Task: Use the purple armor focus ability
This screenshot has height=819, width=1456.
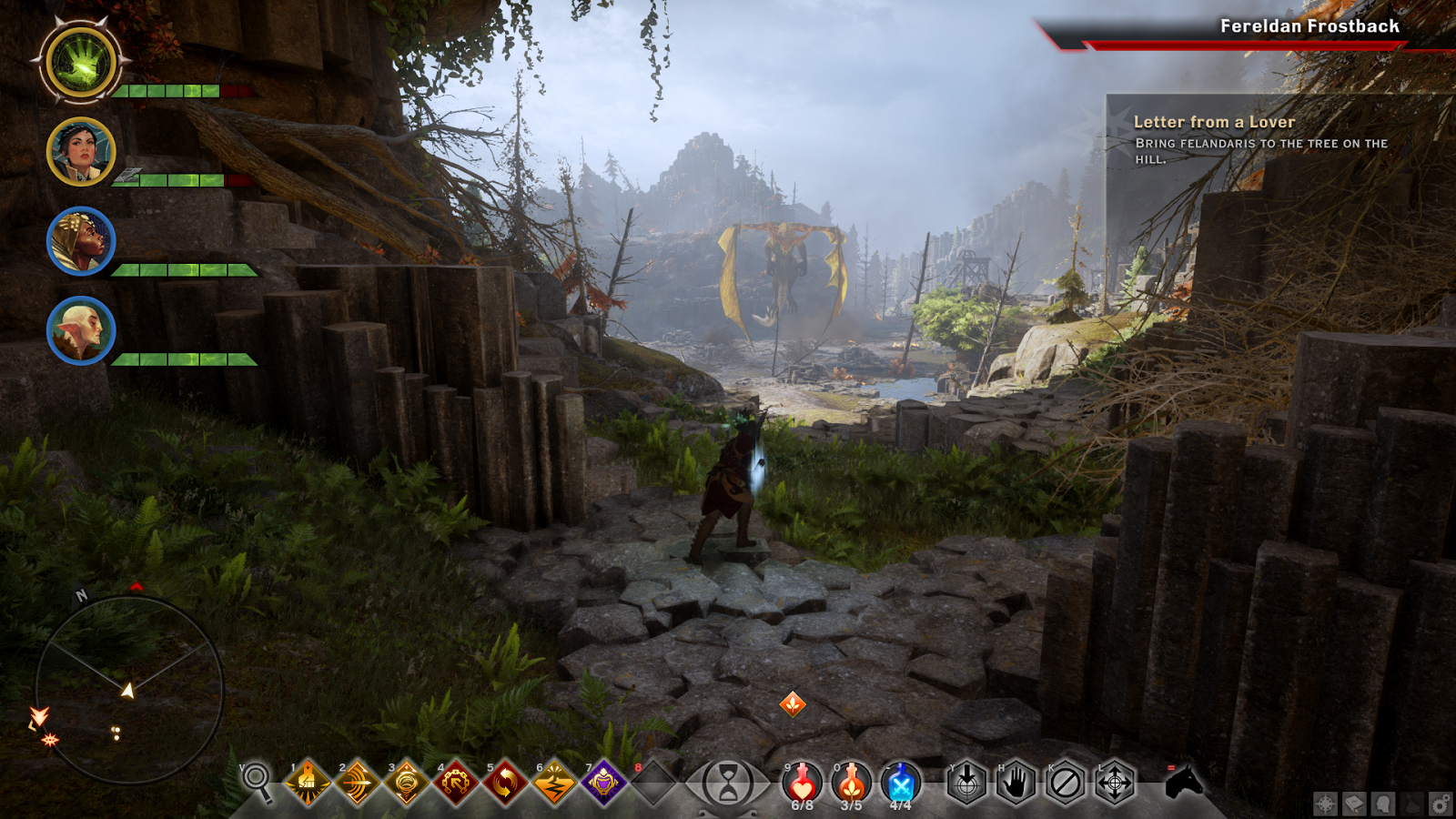Action: tap(602, 782)
